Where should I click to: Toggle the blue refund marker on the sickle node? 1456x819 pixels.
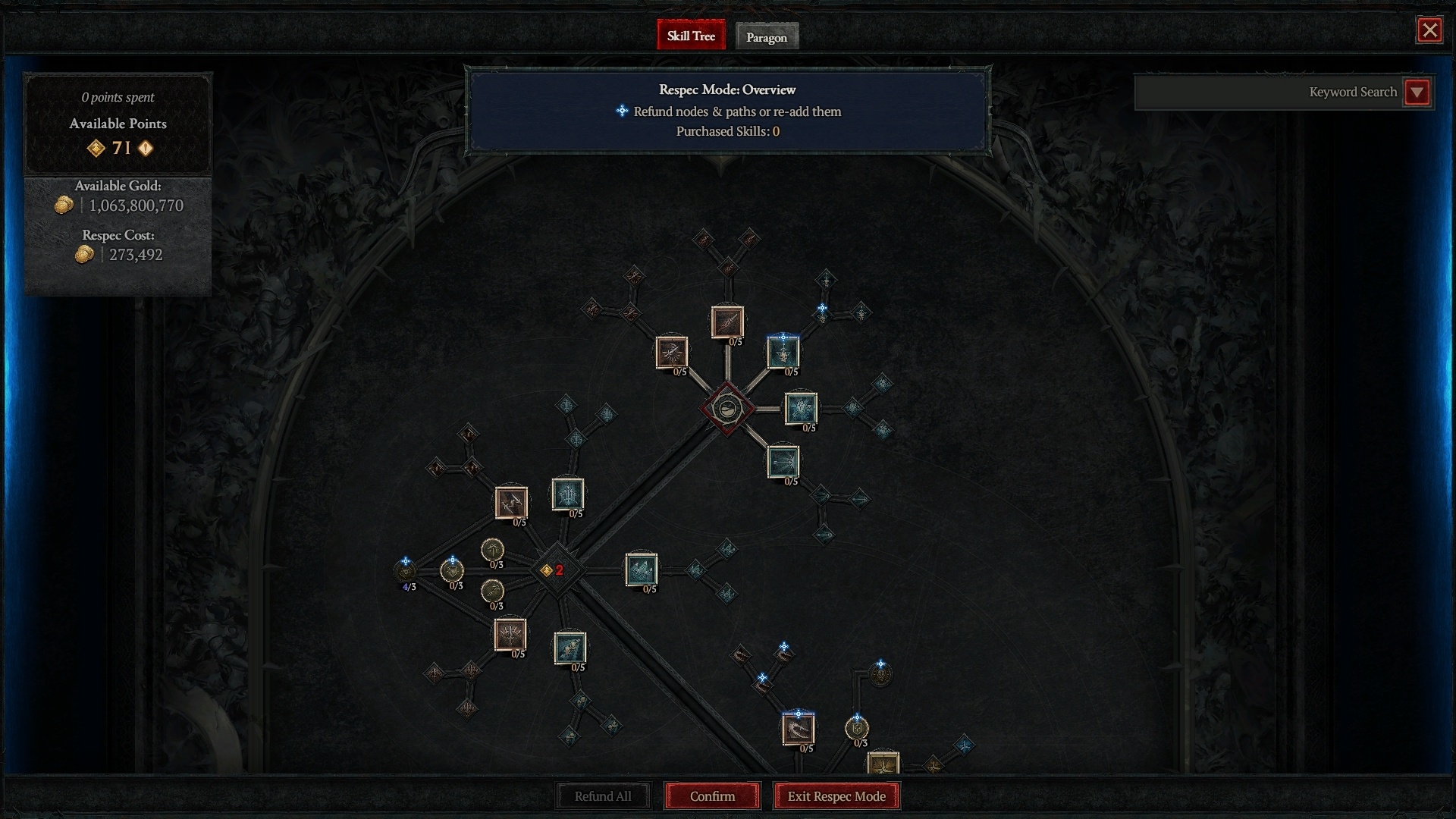[799, 713]
